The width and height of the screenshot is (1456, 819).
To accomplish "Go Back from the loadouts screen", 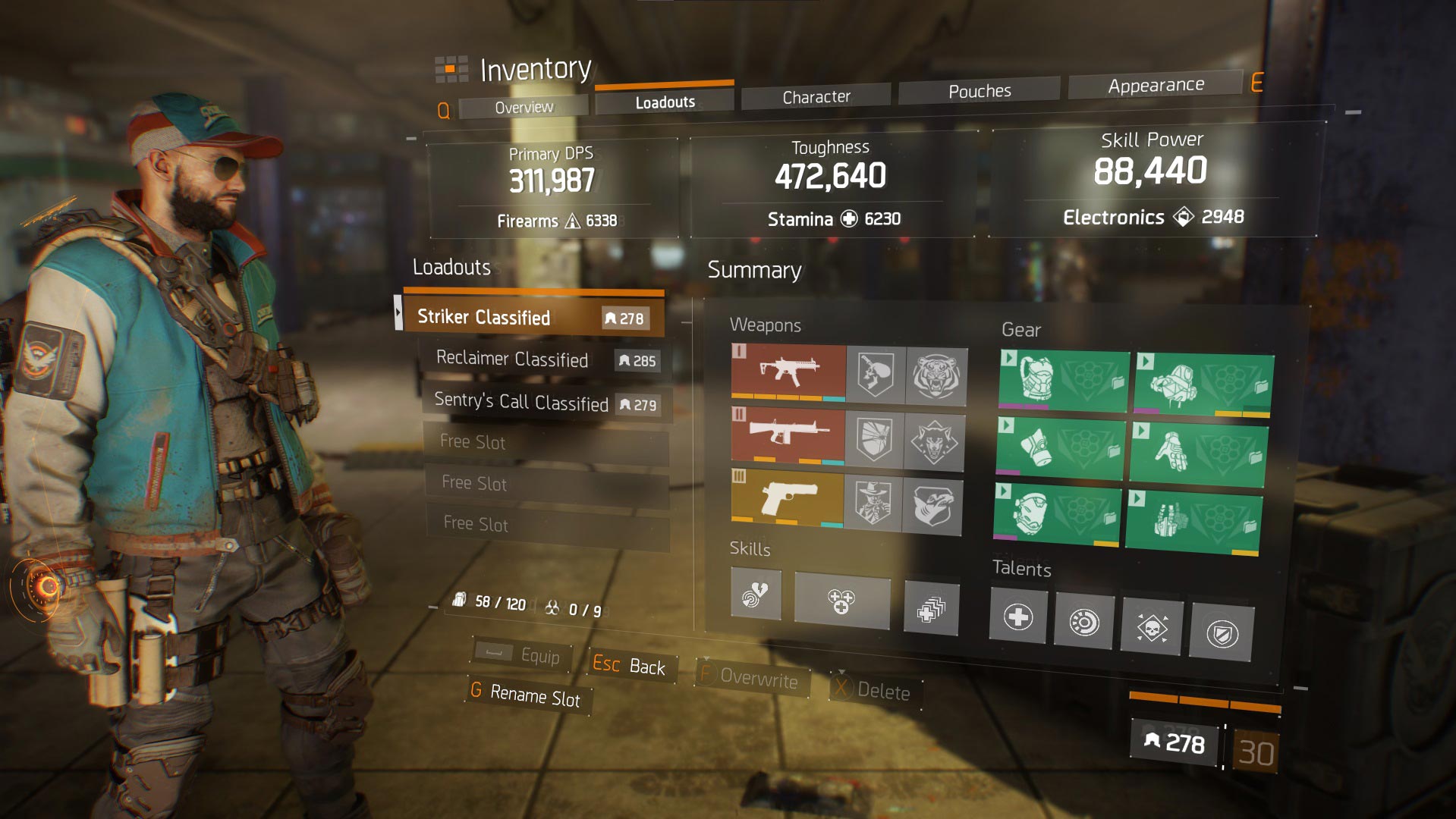I will (x=630, y=666).
